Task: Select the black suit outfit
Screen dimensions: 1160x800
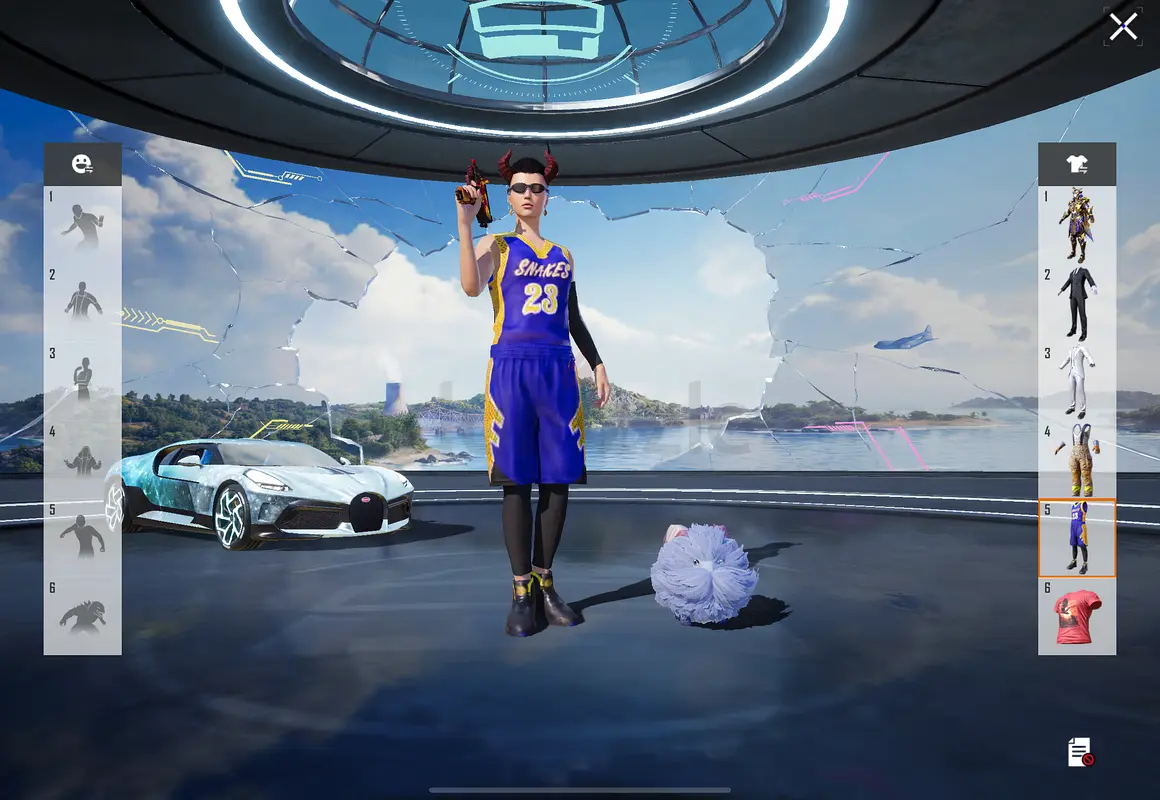Action: (x=1077, y=303)
